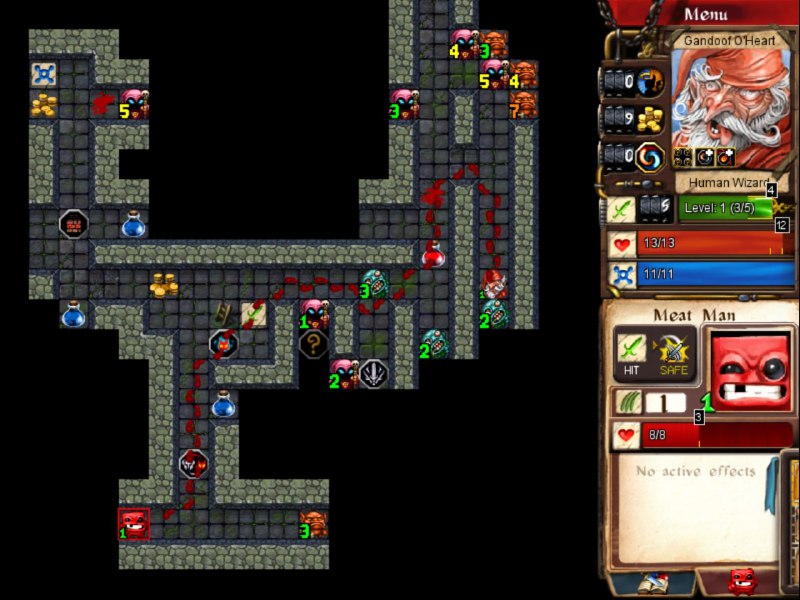
Task: Switch to the book and sword tab
Action: [653, 583]
